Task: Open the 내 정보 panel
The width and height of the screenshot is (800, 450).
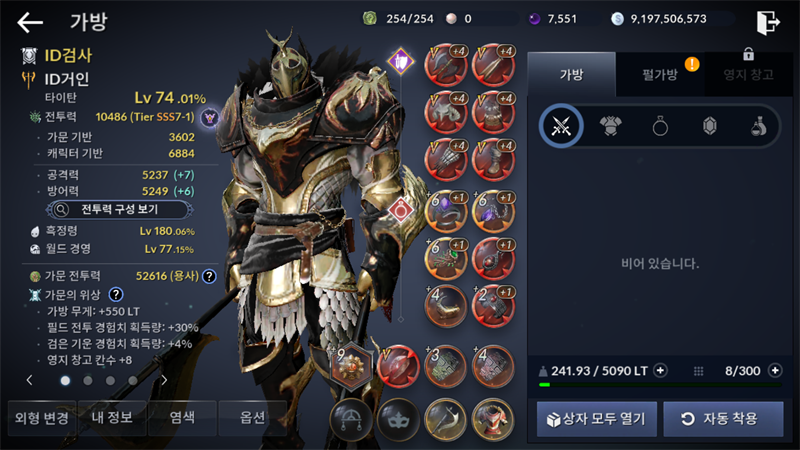Action: pos(114,418)
